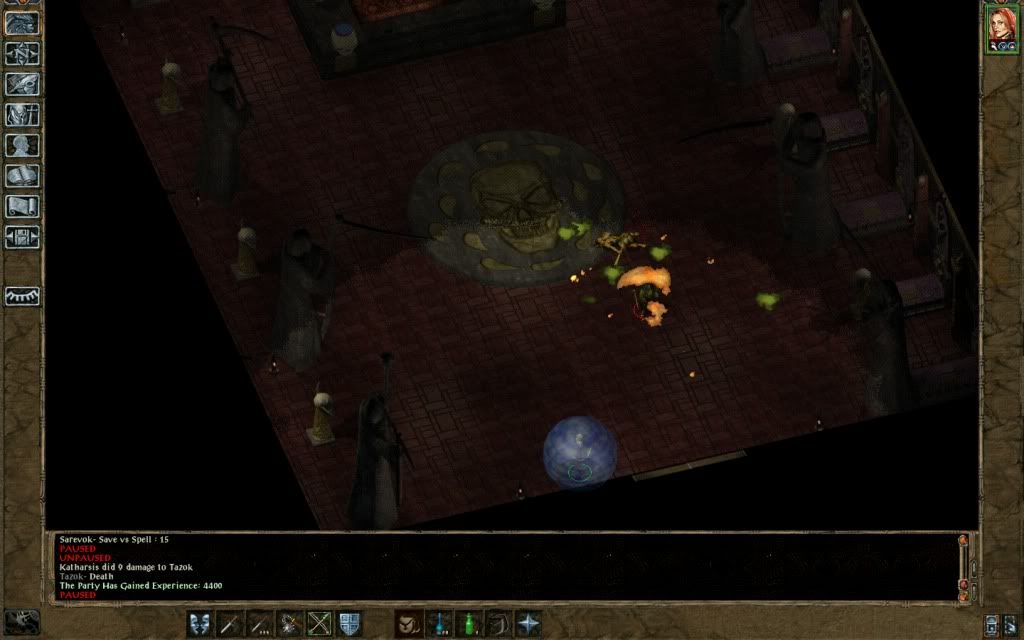Click the brown pouch icon in the action bar
Screen dimensions: 1024x640
408,623
